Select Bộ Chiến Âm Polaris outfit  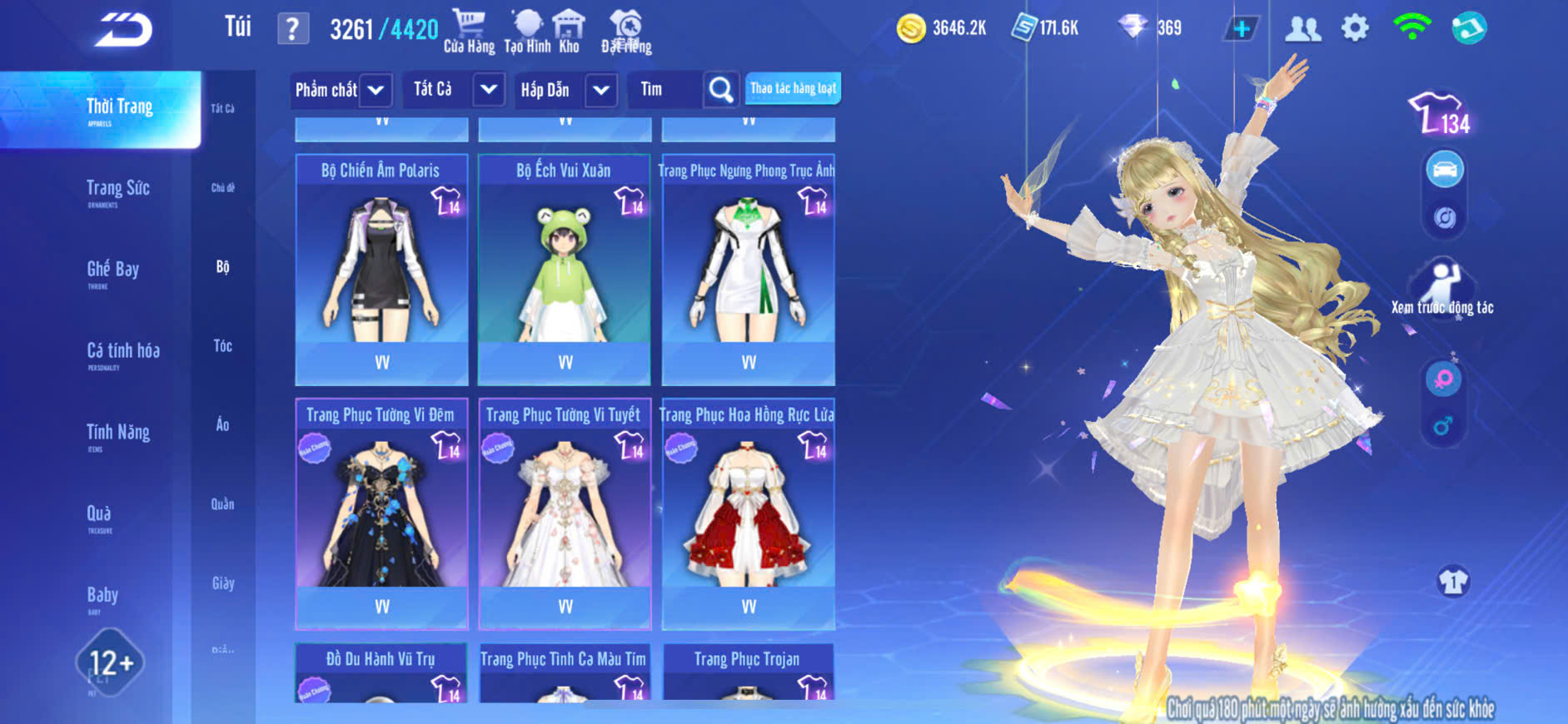pos(381,268)
